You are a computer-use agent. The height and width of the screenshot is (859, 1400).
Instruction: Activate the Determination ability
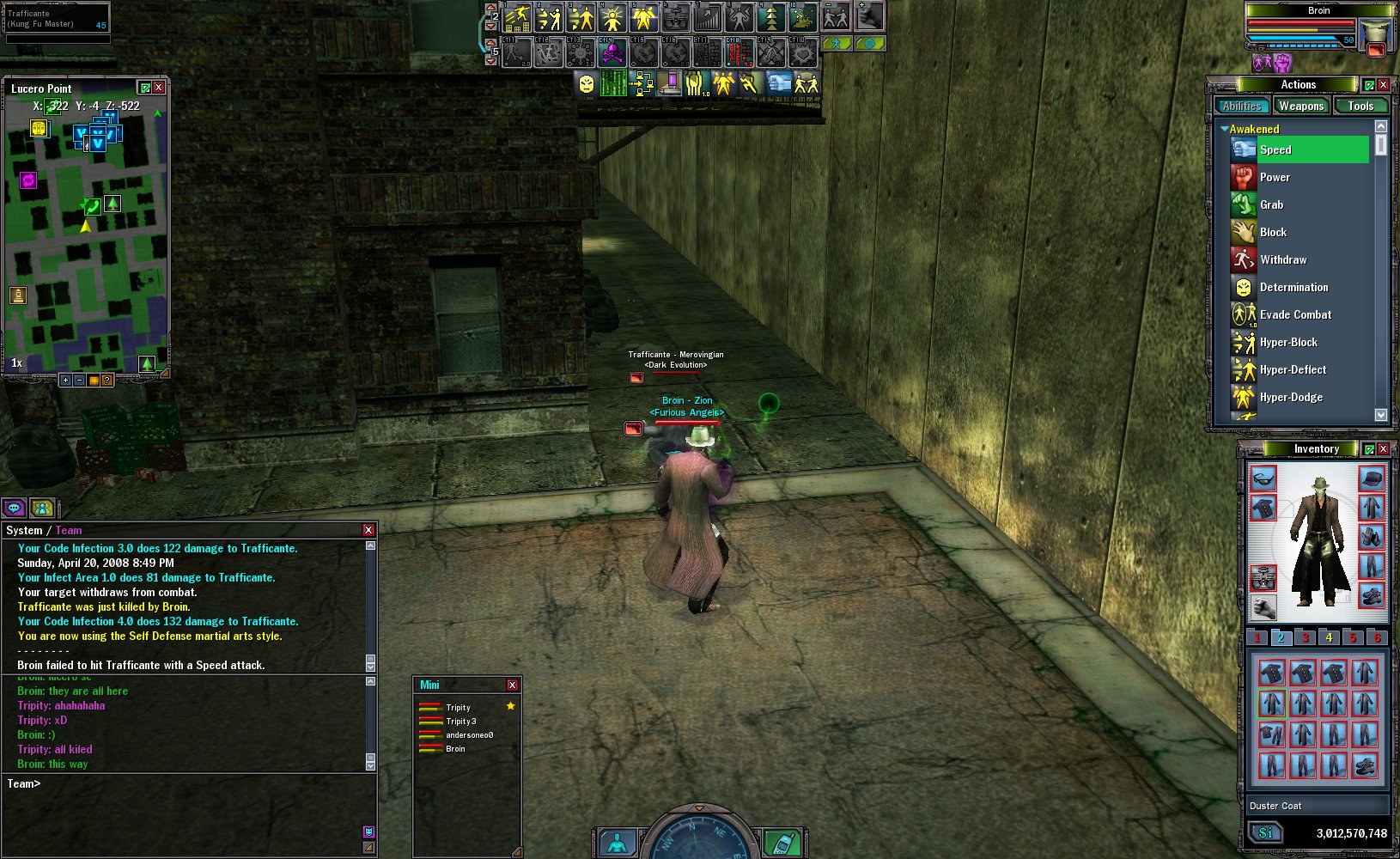pyautogui.click(x=1293, y=287)
